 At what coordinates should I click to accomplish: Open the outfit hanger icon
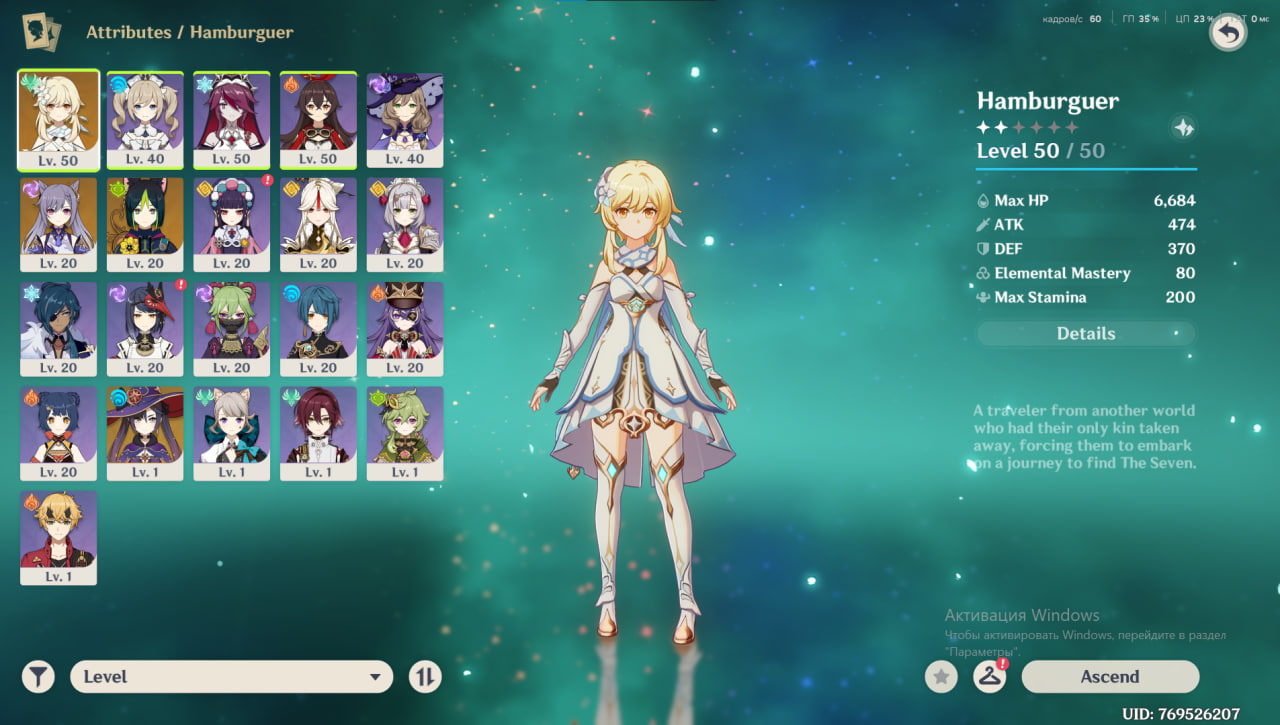coord(989,677)
